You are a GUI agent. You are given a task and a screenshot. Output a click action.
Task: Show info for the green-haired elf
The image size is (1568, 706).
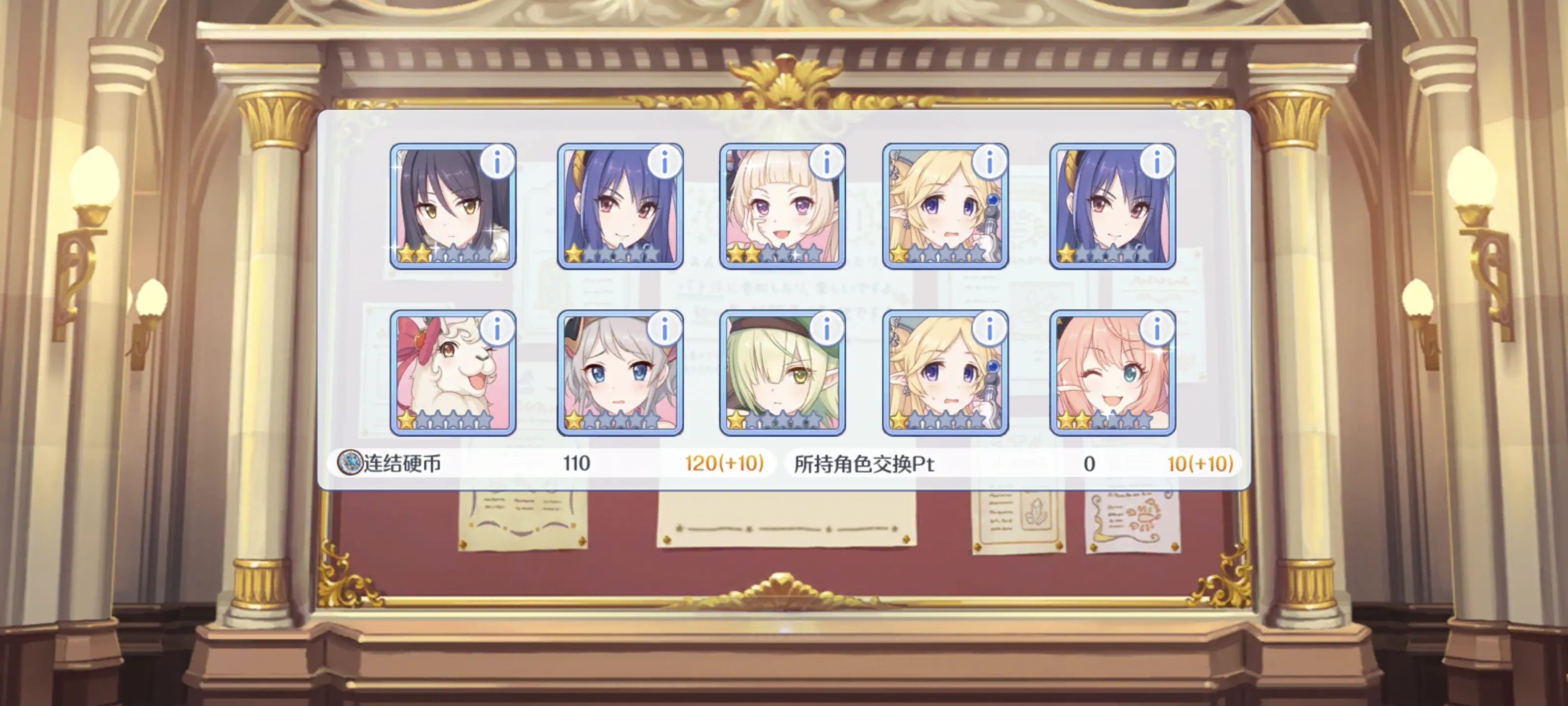click(x=826, y=329)
